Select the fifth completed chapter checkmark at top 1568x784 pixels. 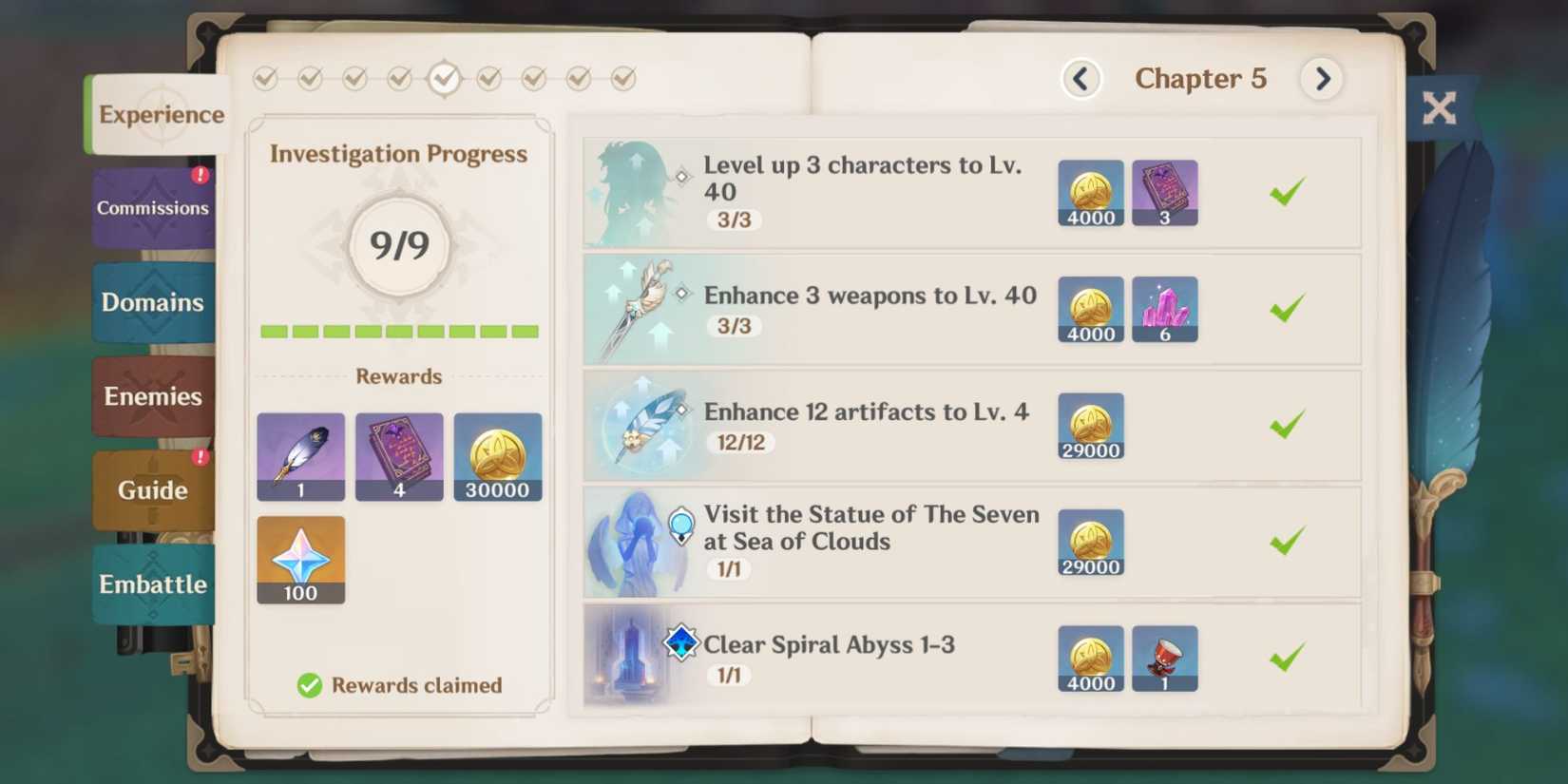coord(445,79)
